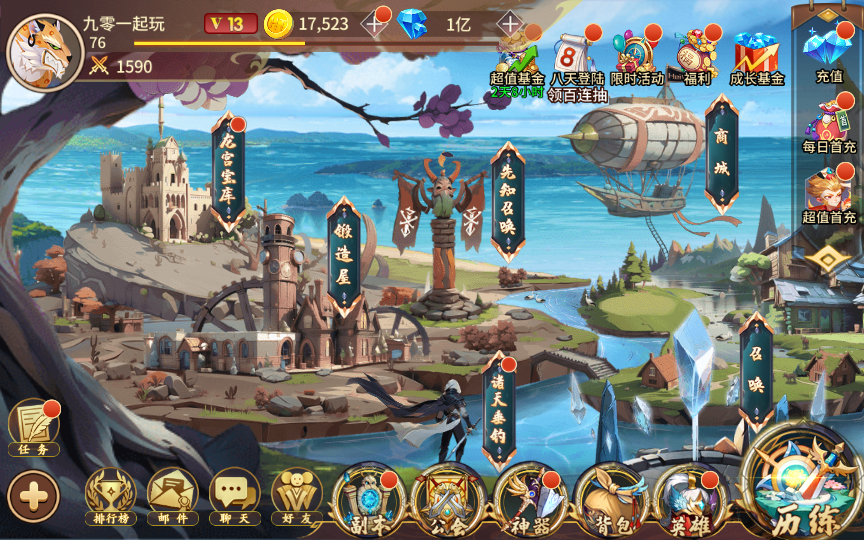Open the 英雄 heroes menu
The width and height of the screenshot is (864, 540).
click(x=690, y=497)
